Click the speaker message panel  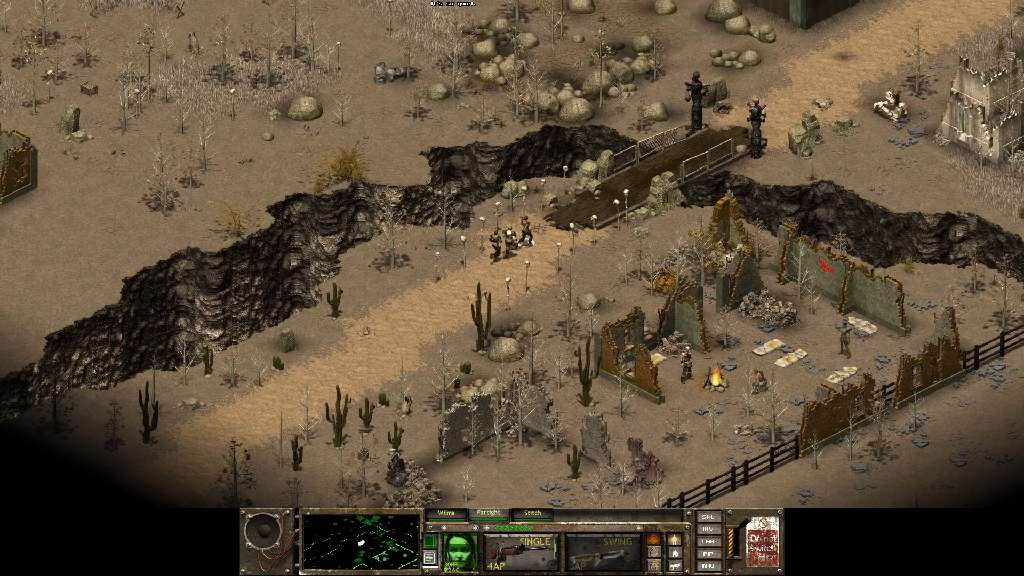click(x=267, y=541)
